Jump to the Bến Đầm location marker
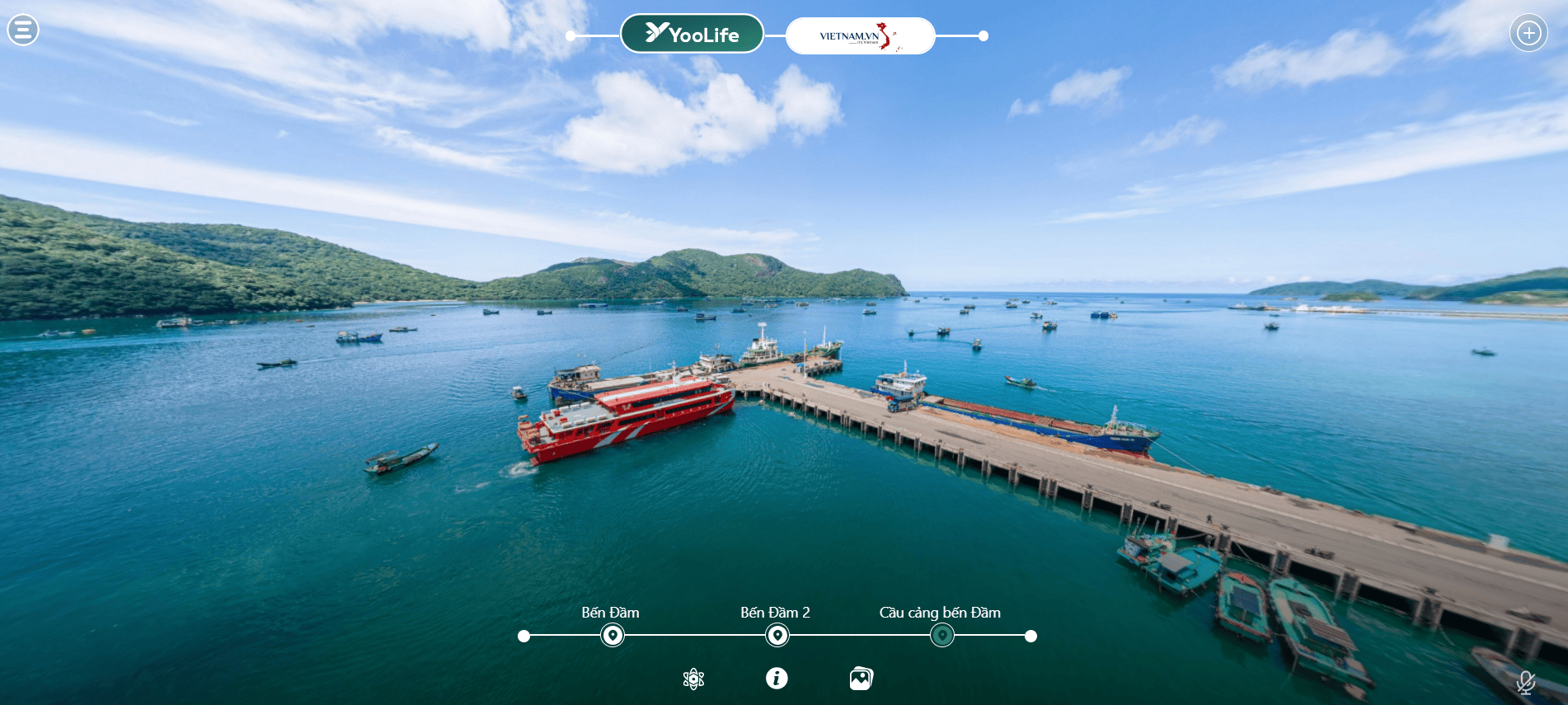This screenshot has height=705, width=1568. point(613,636)
